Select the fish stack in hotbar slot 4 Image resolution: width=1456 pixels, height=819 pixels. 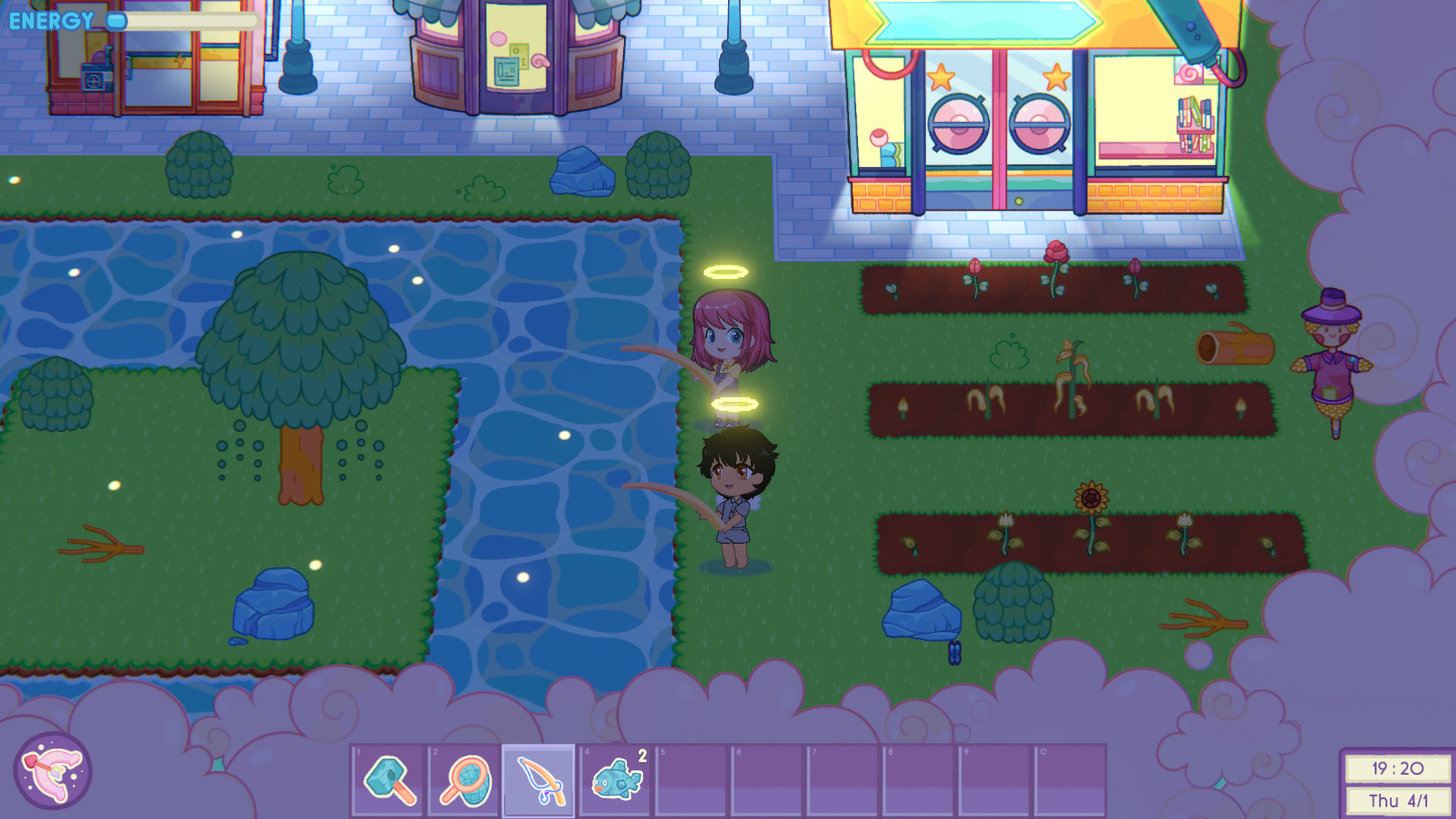618,782
